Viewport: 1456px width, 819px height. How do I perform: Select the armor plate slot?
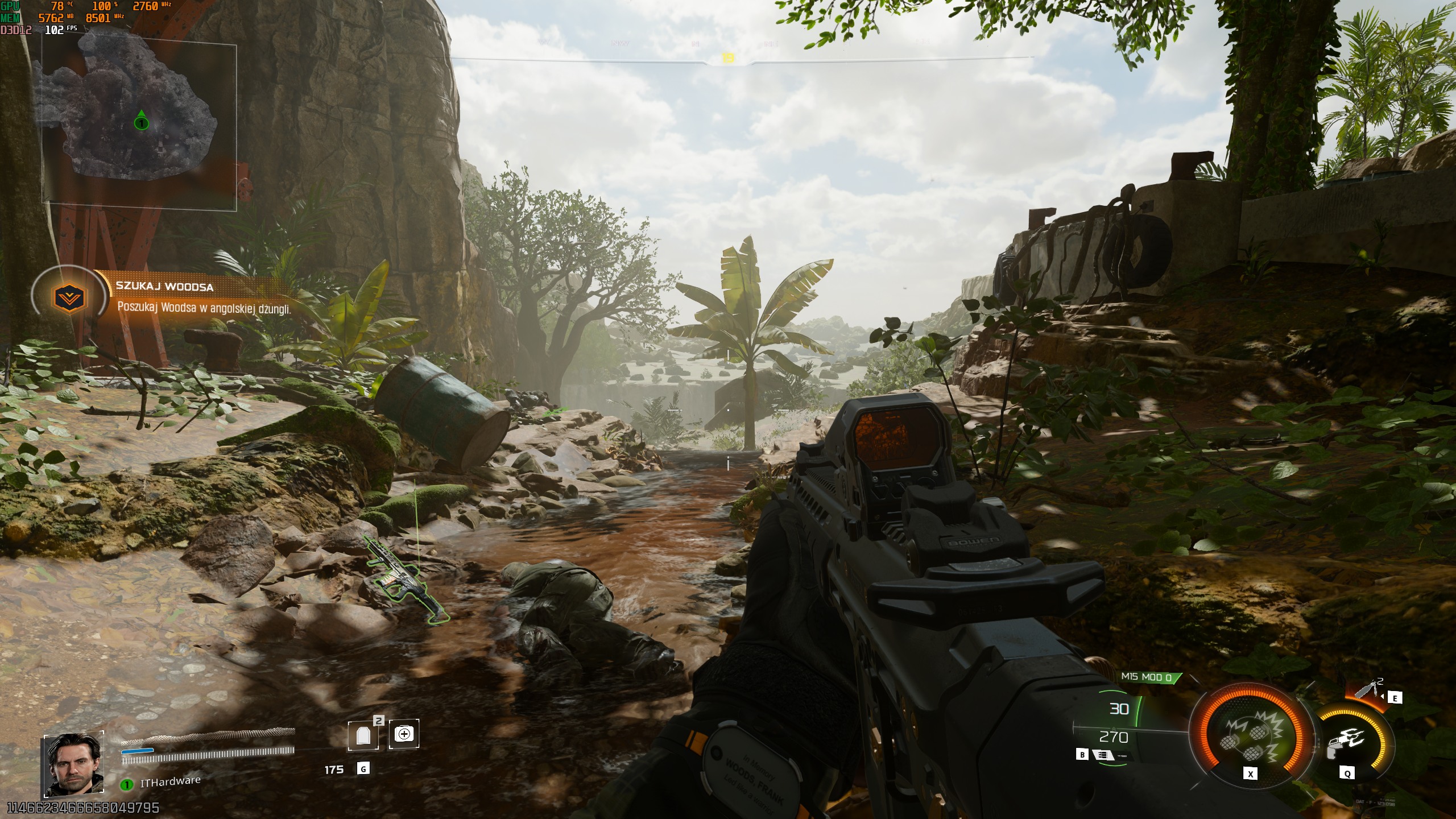pyautogui.click(x=363, y=735)
